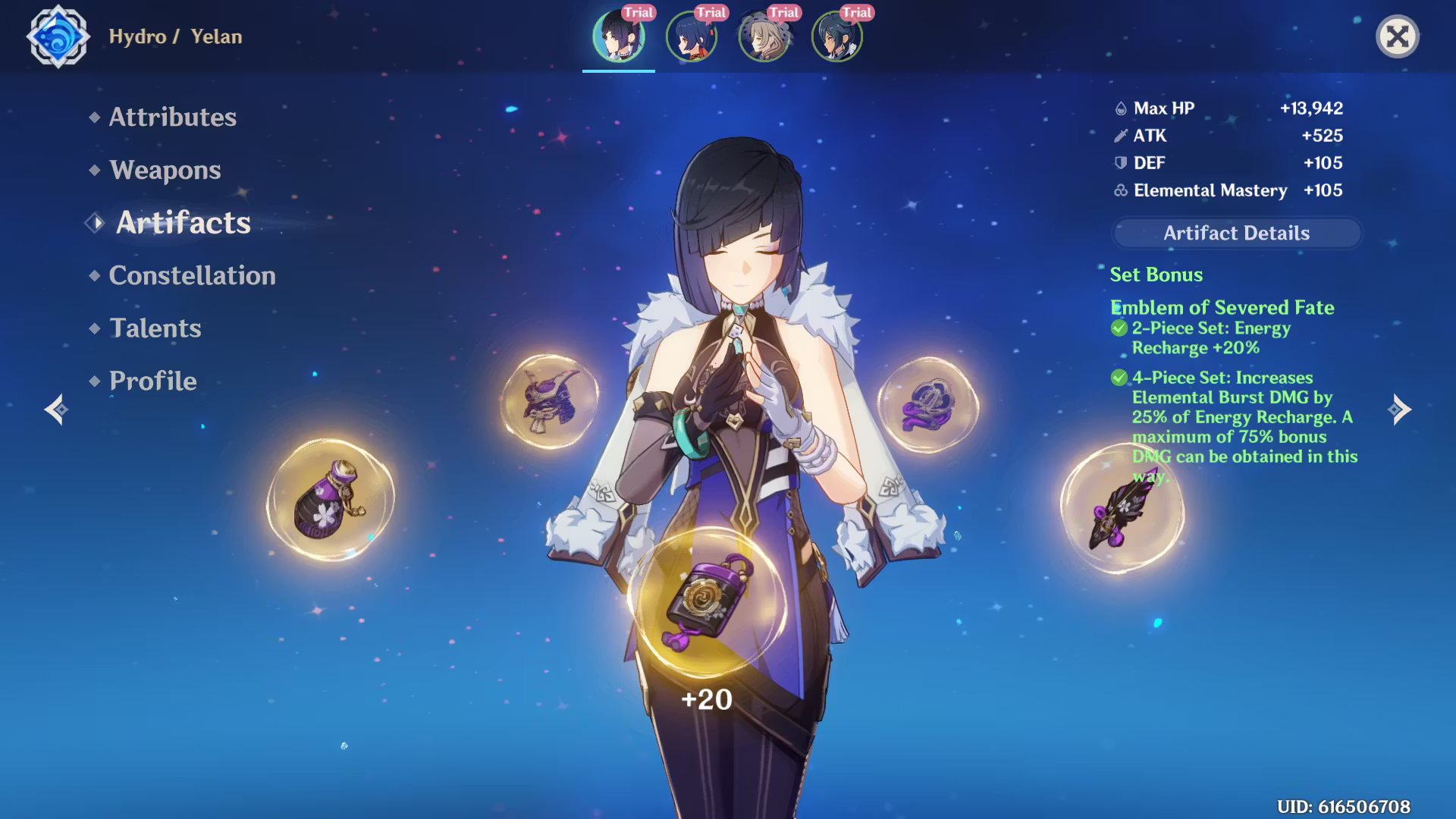Select the +20 inro sands artifact
The image size is (1456, 819).
click(x=708, y=603)
